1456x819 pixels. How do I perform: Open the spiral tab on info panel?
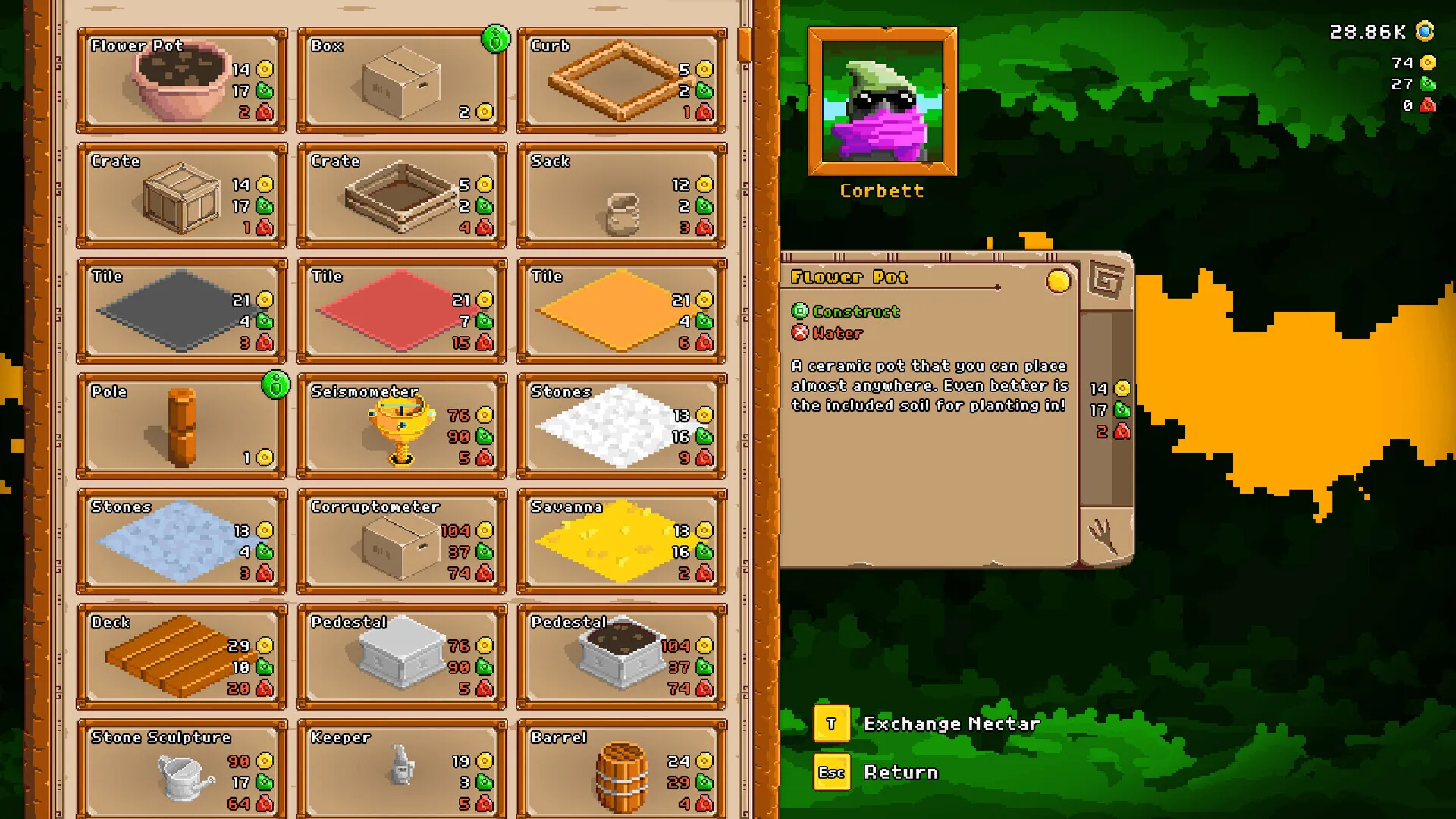pyautogui.click(x=1106, y=281)
